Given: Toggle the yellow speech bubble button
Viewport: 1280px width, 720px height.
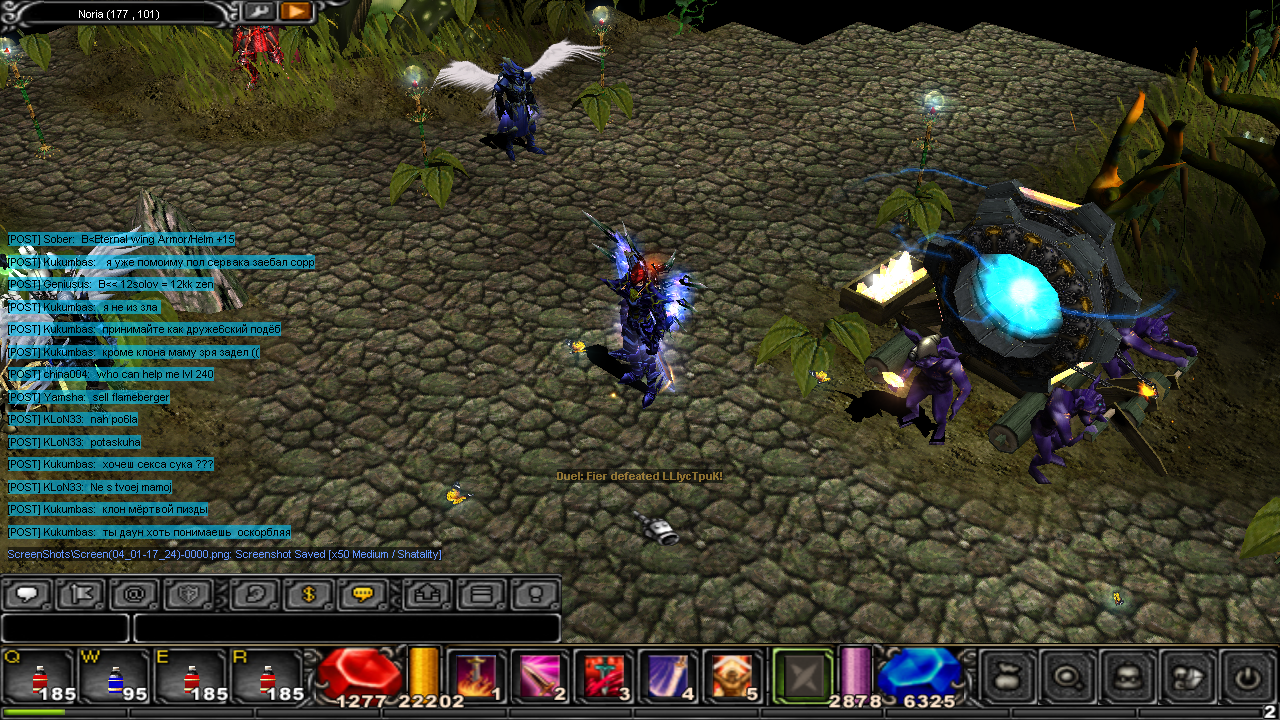Looking at the screenshot, I should 362,595.
